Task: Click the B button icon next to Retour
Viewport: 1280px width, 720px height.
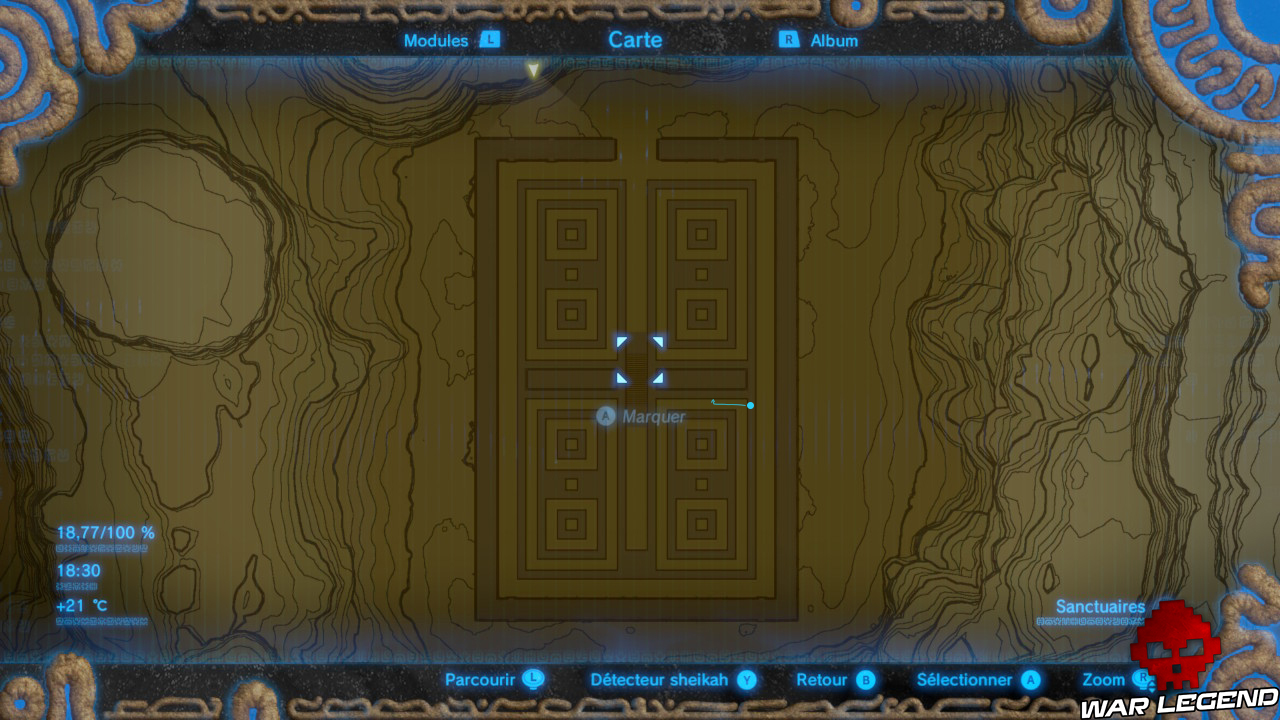Action: point(864,680)
